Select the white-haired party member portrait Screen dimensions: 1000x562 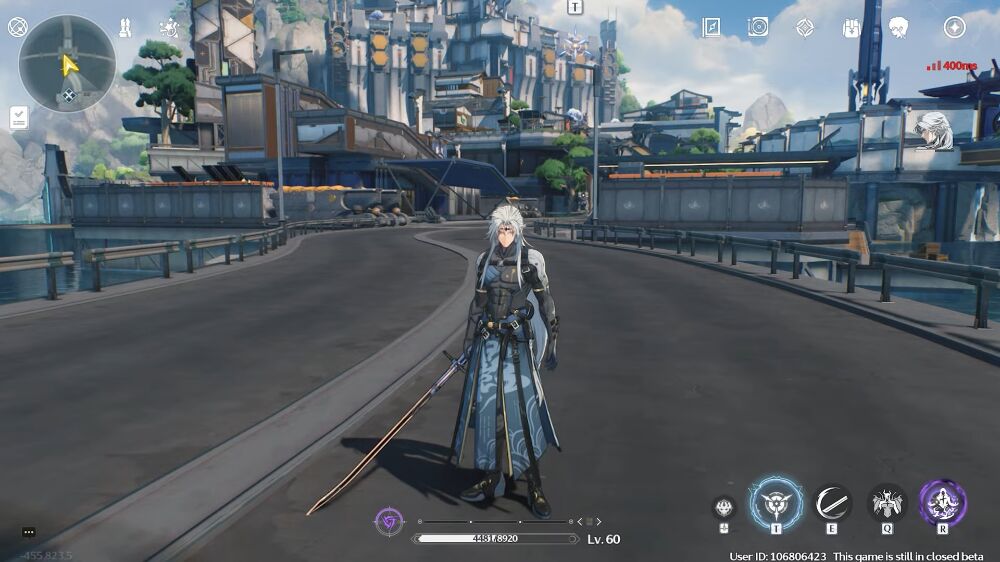click(934, 130)
